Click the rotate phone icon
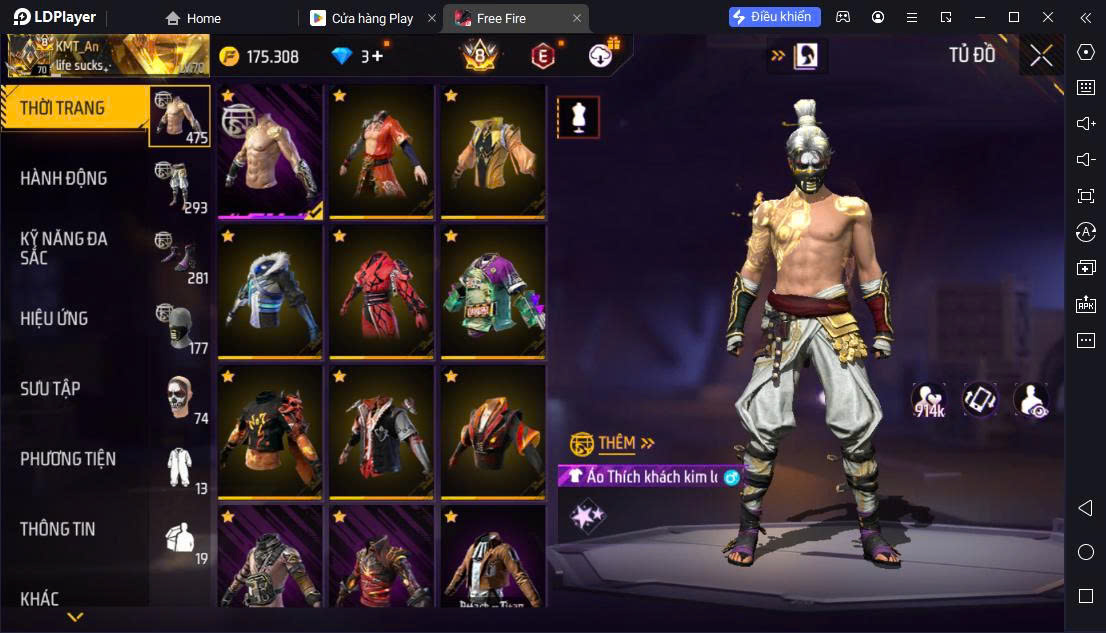Image resolution: width=1106 pixels, height=633 pixels. tap(980, 399)
